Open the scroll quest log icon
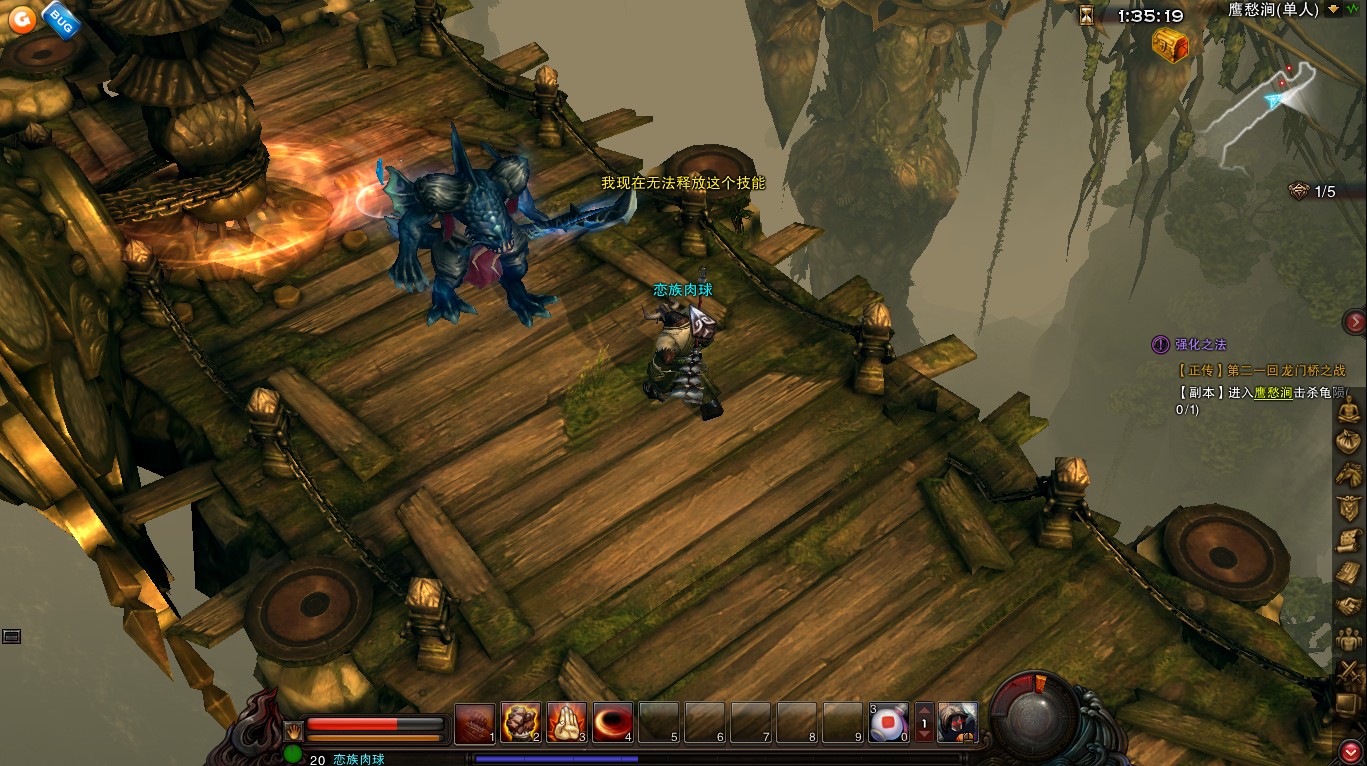 pyautogui.click(x=1351, y=540)
